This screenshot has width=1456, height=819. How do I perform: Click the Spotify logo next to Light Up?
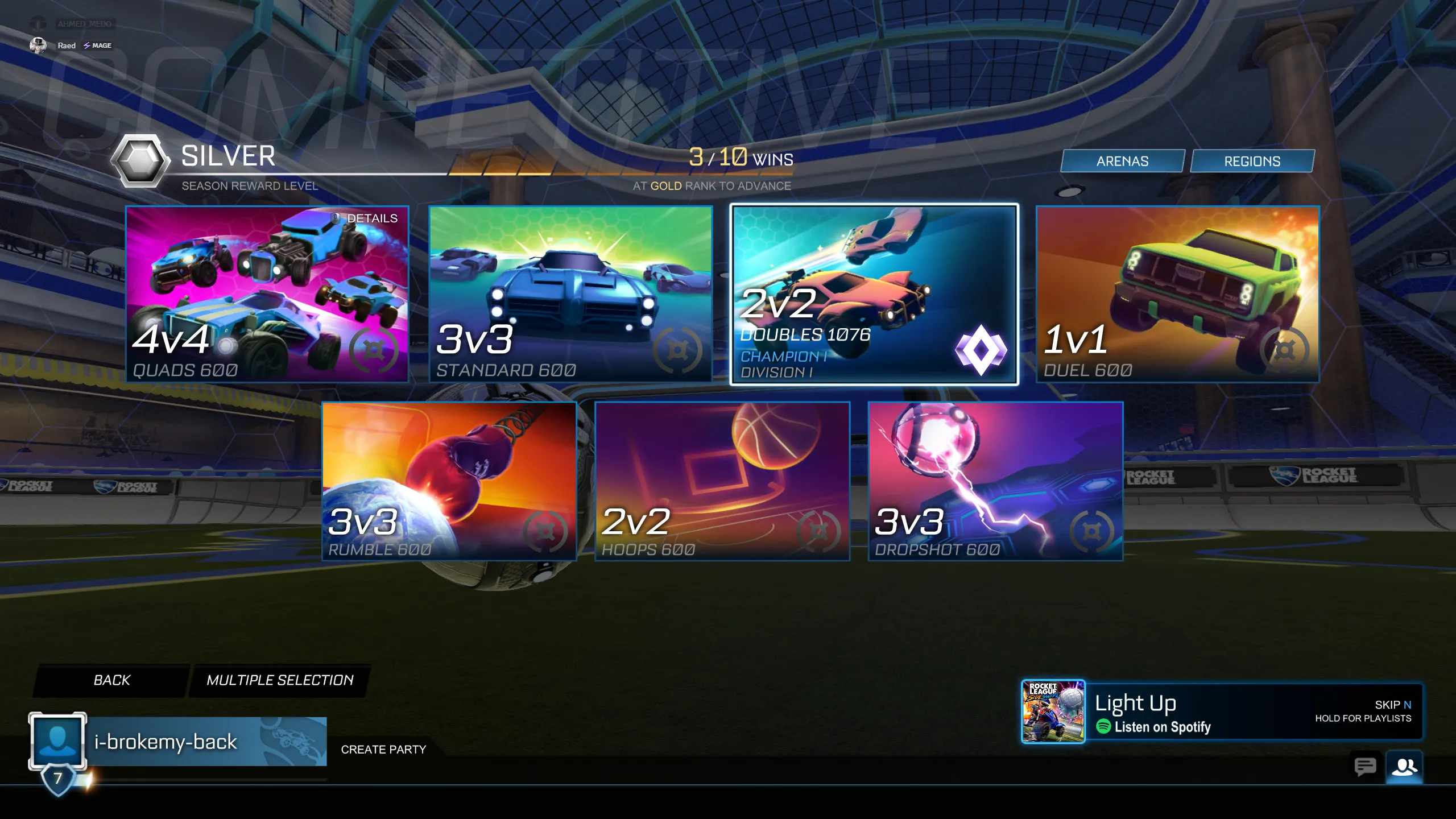coord(1104,727)
